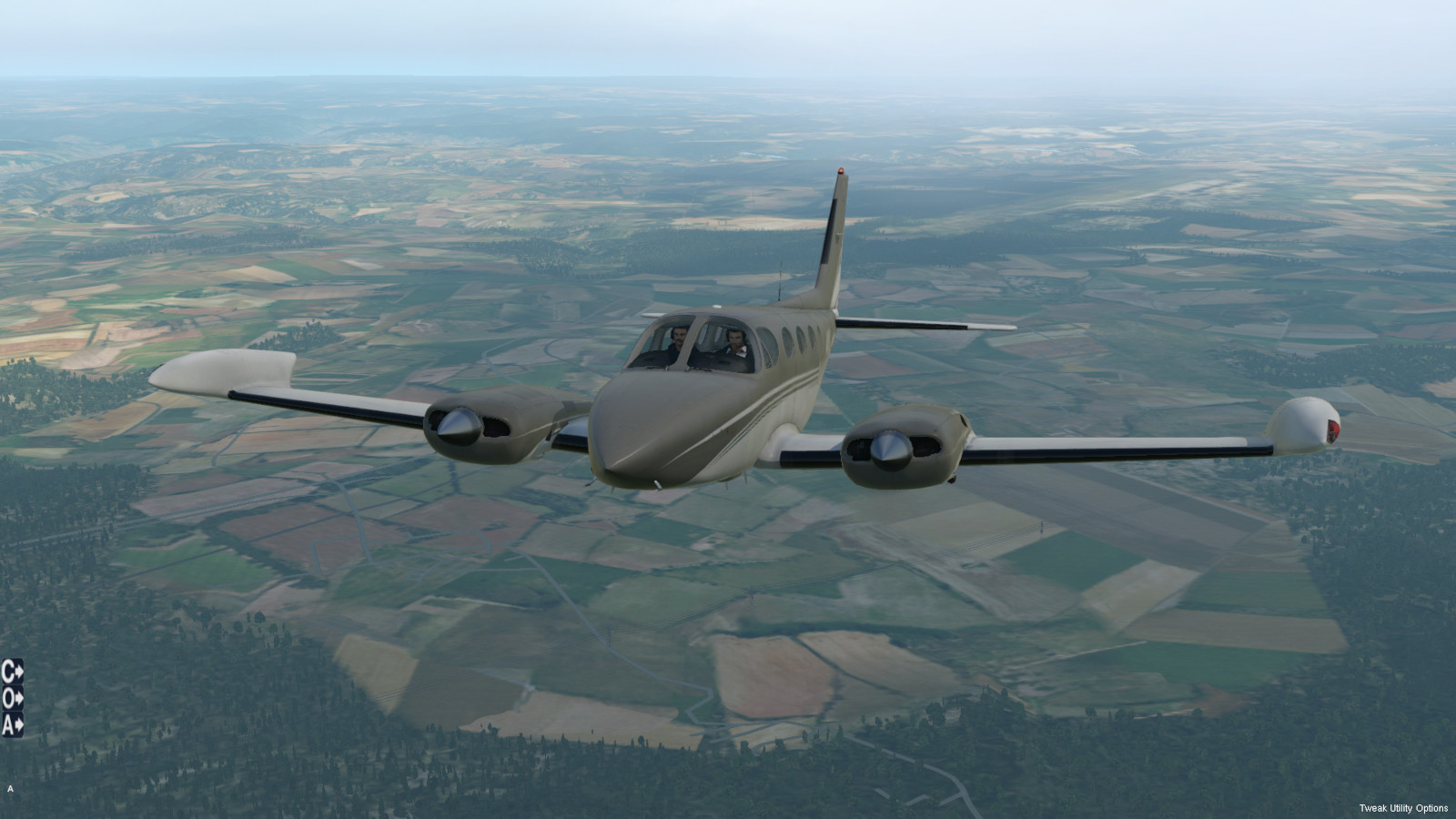Open Tweak Utility Options

point(1403,808)
